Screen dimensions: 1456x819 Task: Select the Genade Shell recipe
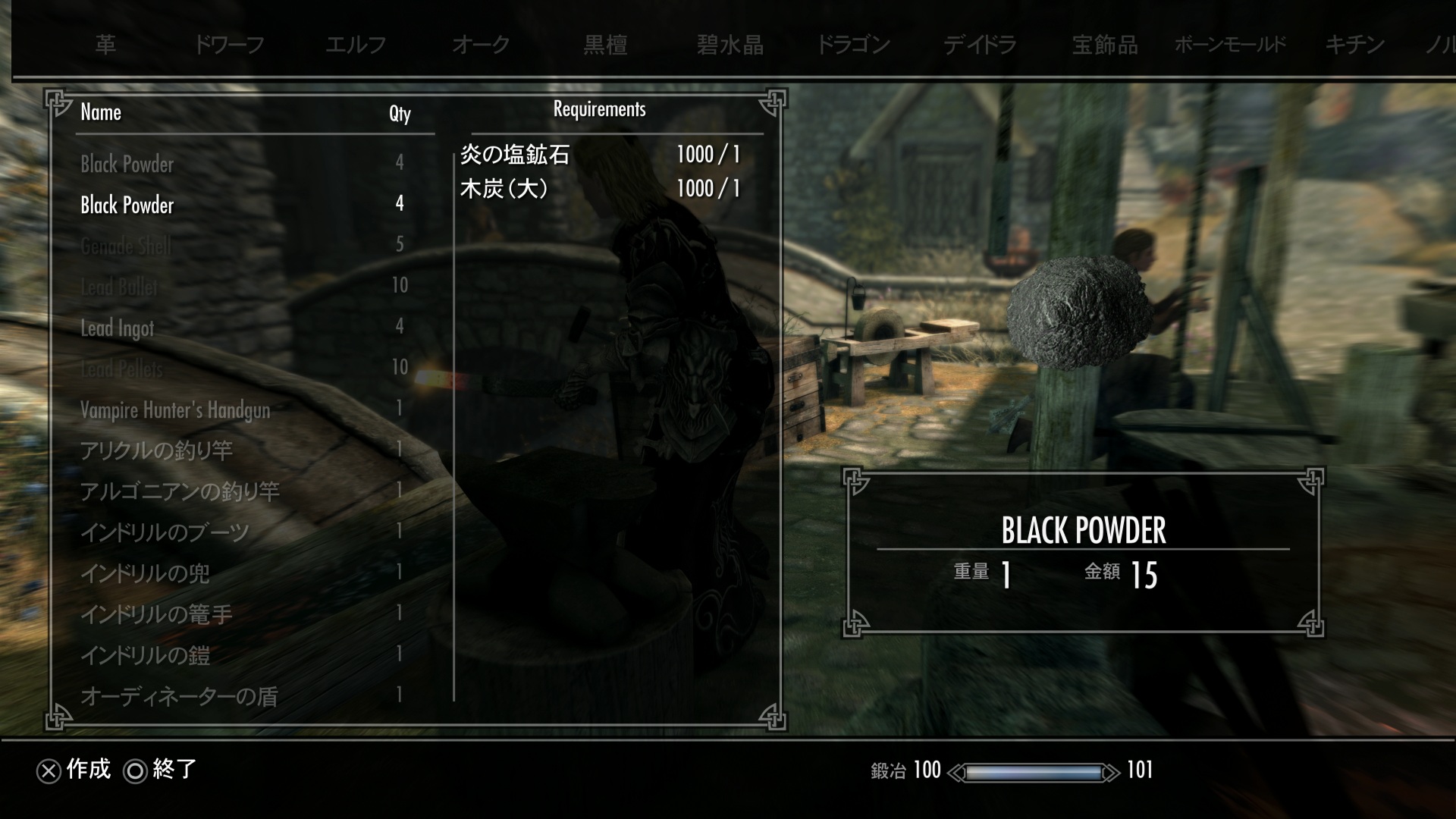[126, 246]
